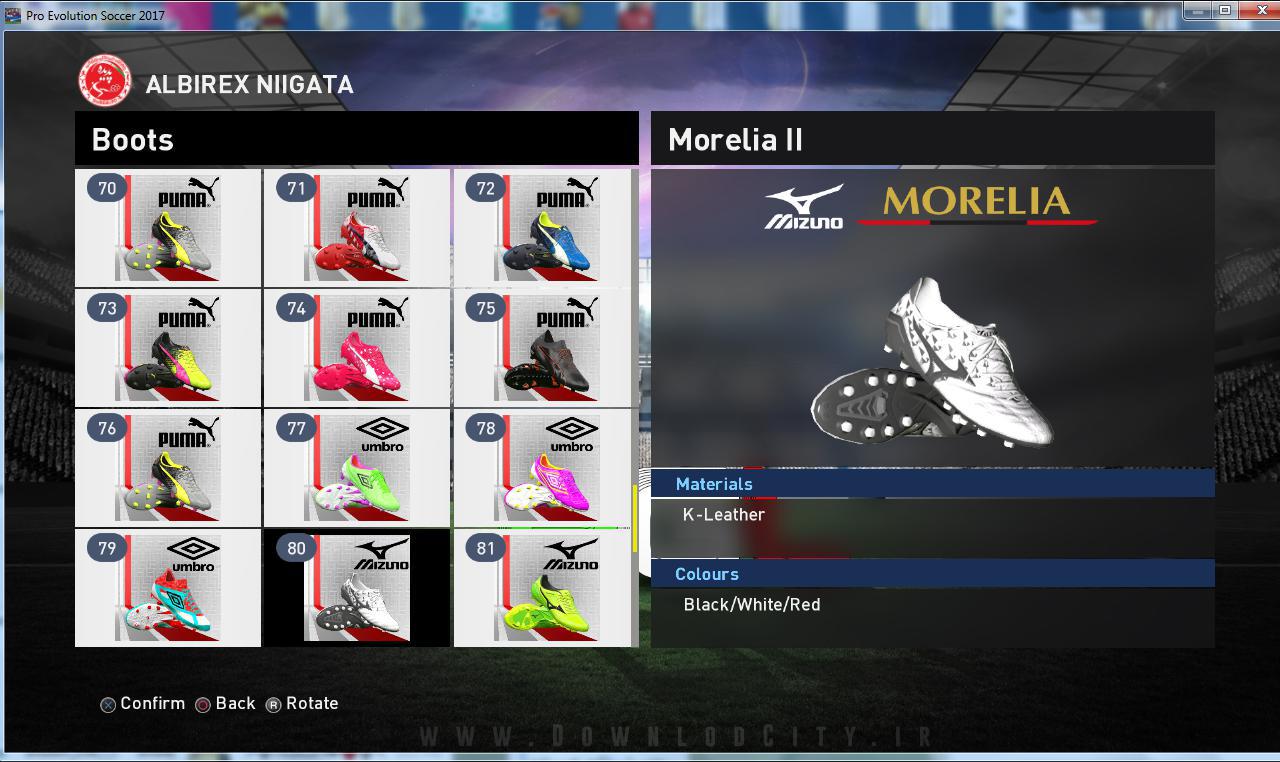Pick Puma boot number 76
Viewport: 1280px width, 762px height.
click(x=168, y=467)
